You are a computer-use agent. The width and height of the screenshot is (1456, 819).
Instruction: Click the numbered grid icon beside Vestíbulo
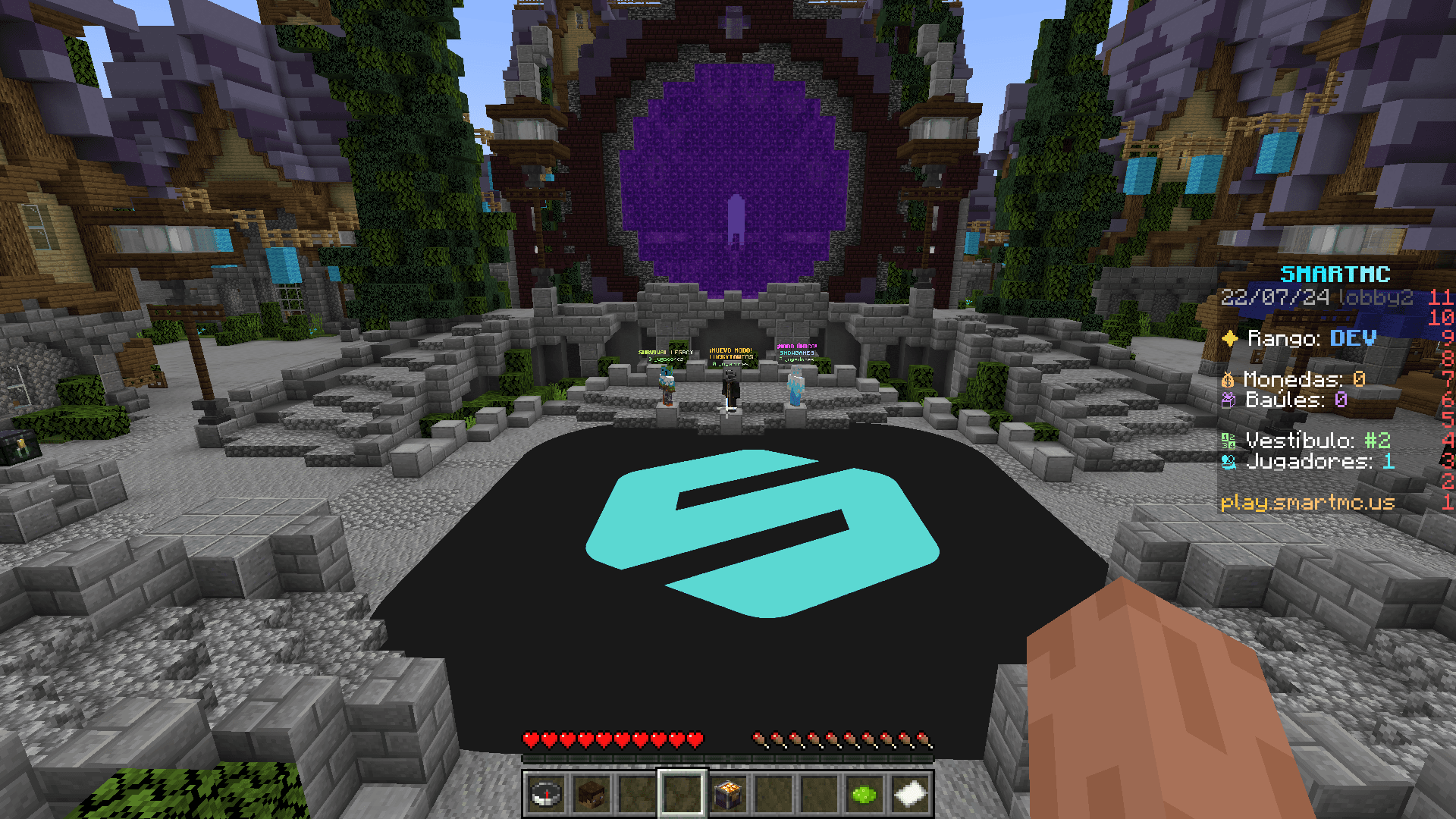click(1228, 439)
